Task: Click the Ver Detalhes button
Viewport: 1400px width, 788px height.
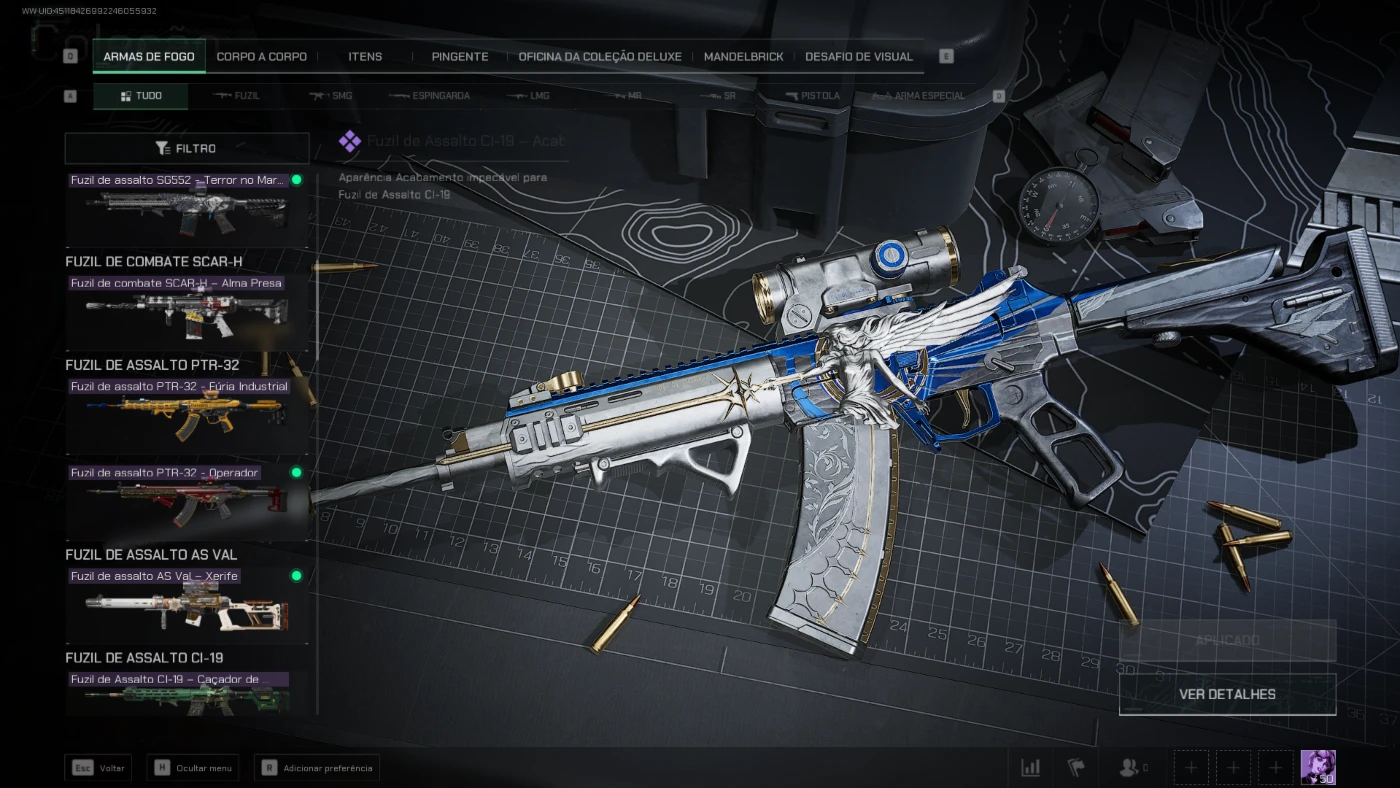Action: [x=1227, y=694]
